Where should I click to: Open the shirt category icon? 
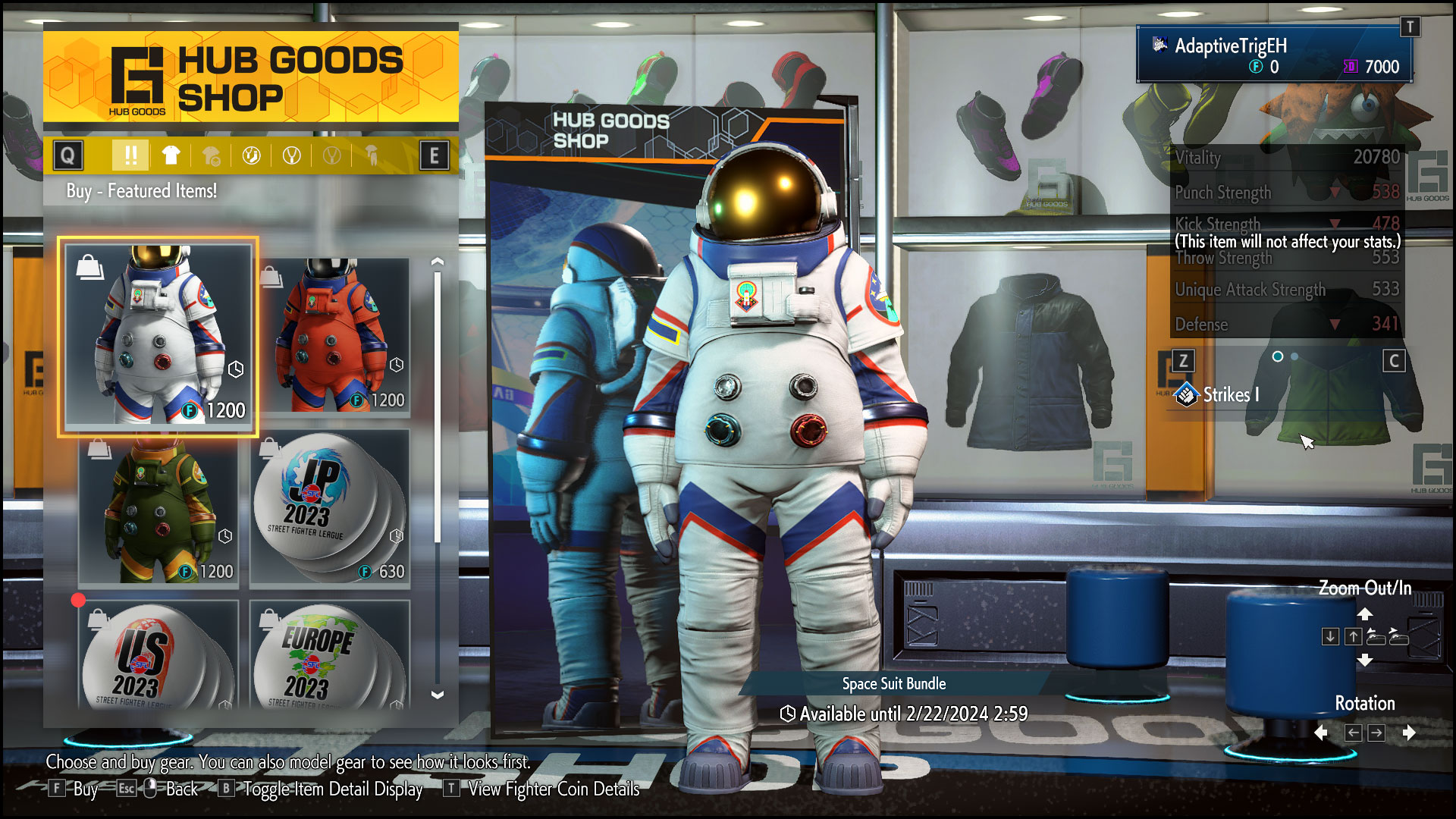point(171,155)
